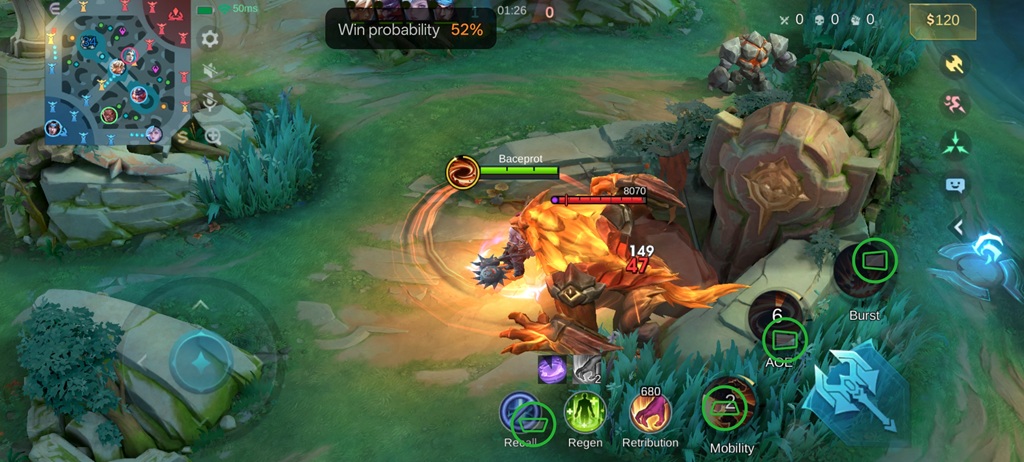Toggle the muted microphone icon
Image resolution: width=1024 pixels, height=462 pixels.
tap(211, 101)
